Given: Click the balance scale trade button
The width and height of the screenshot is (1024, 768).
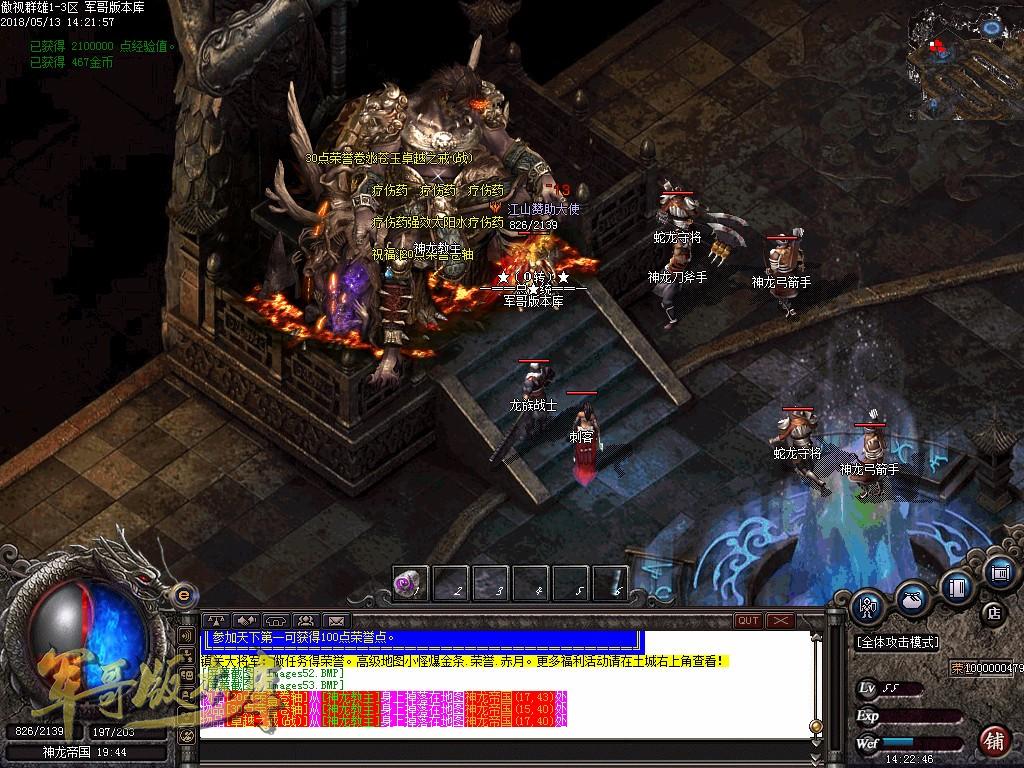Looking at the screenshot, I should click(216, 621).
